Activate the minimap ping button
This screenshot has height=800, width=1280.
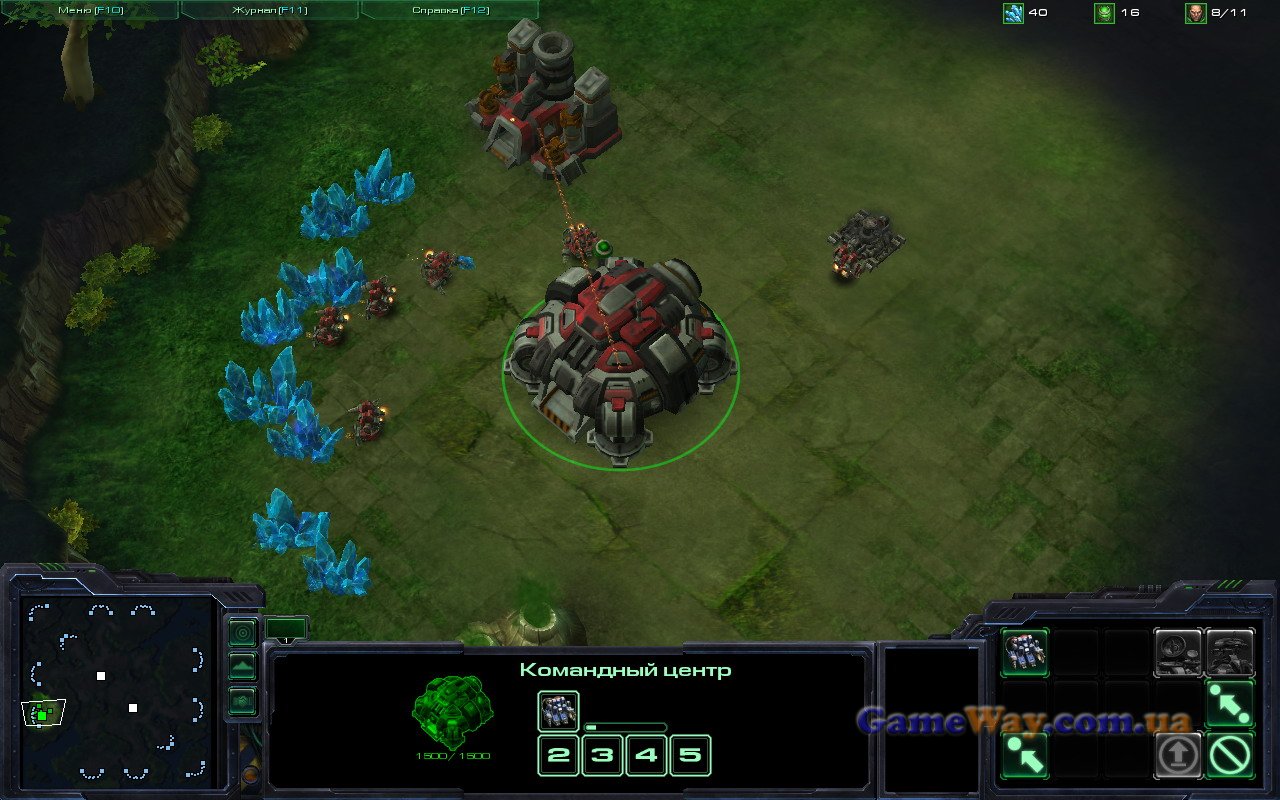pyautogui.click(x=243, y=633)
